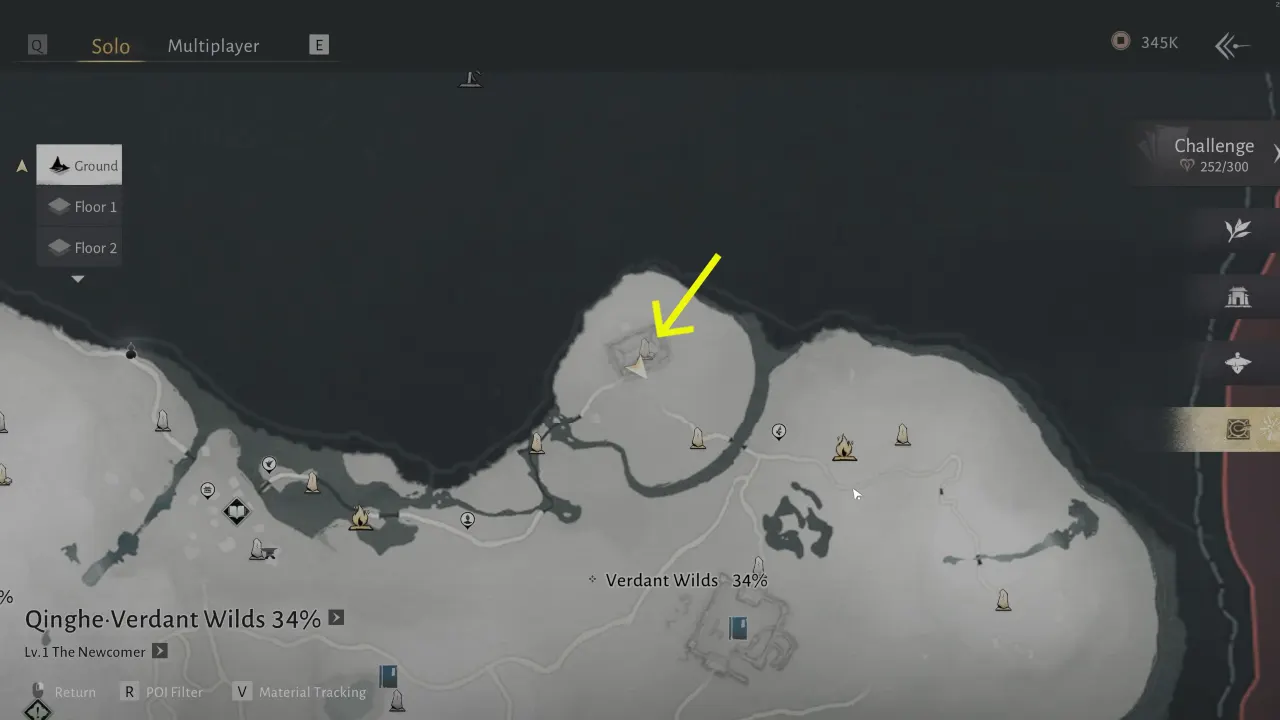This screenshot has height=720, width=1280.
Task: Click the diamond marker icon on western path
Action: click(236, 511)
